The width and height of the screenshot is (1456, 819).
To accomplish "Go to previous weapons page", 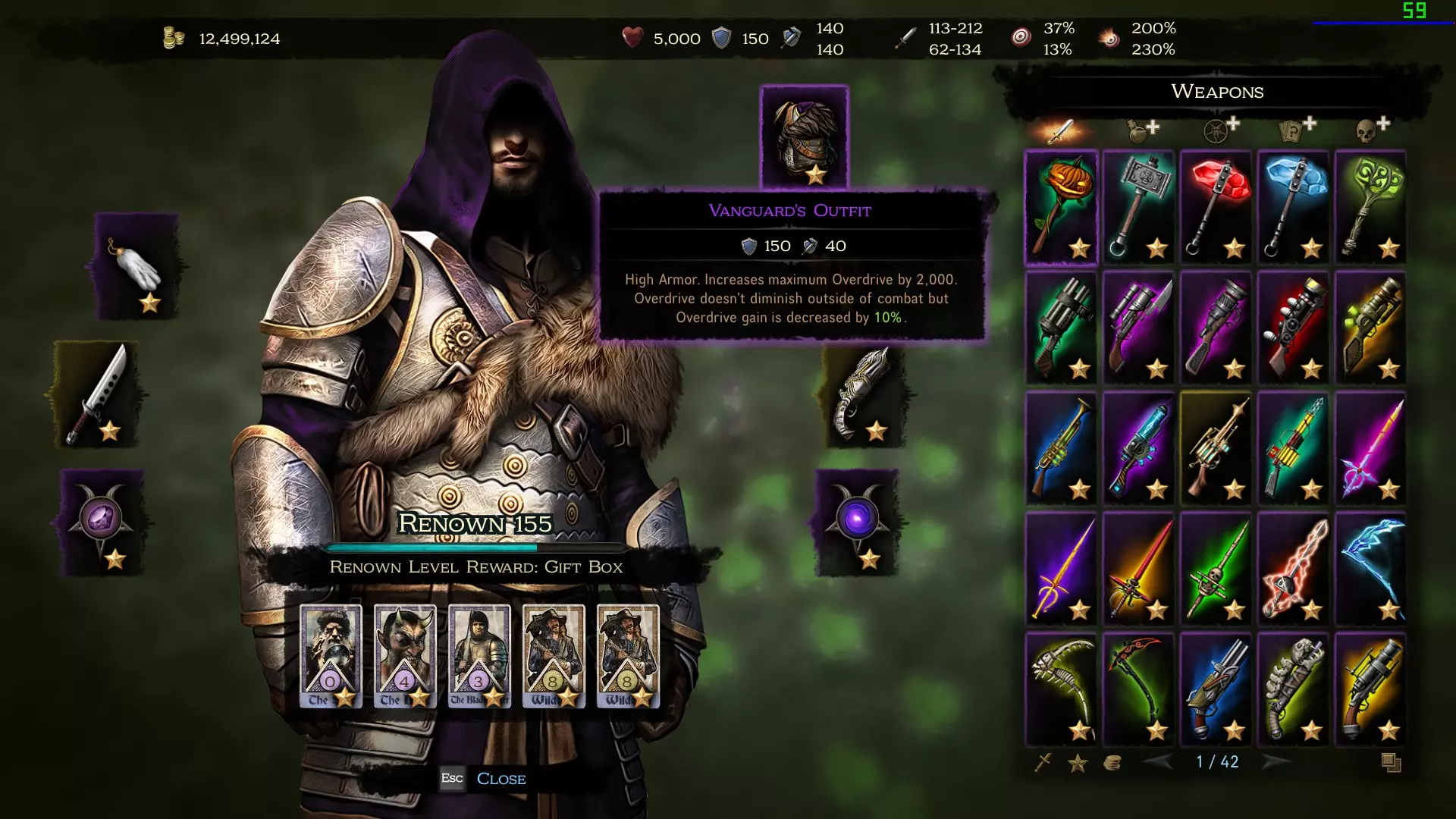I will [1158, 761].
